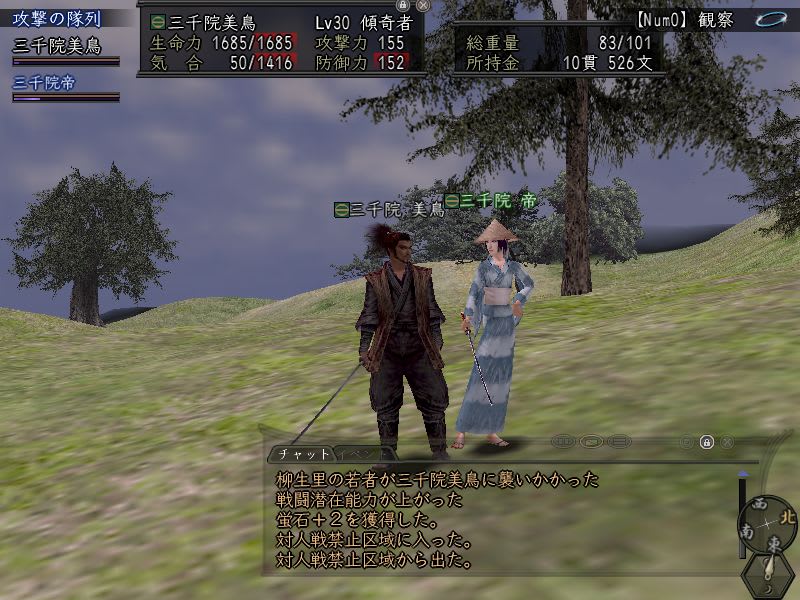
Task: Switch to the チャット chat tab
Action: pyautogui.click(x=298, y=453)
